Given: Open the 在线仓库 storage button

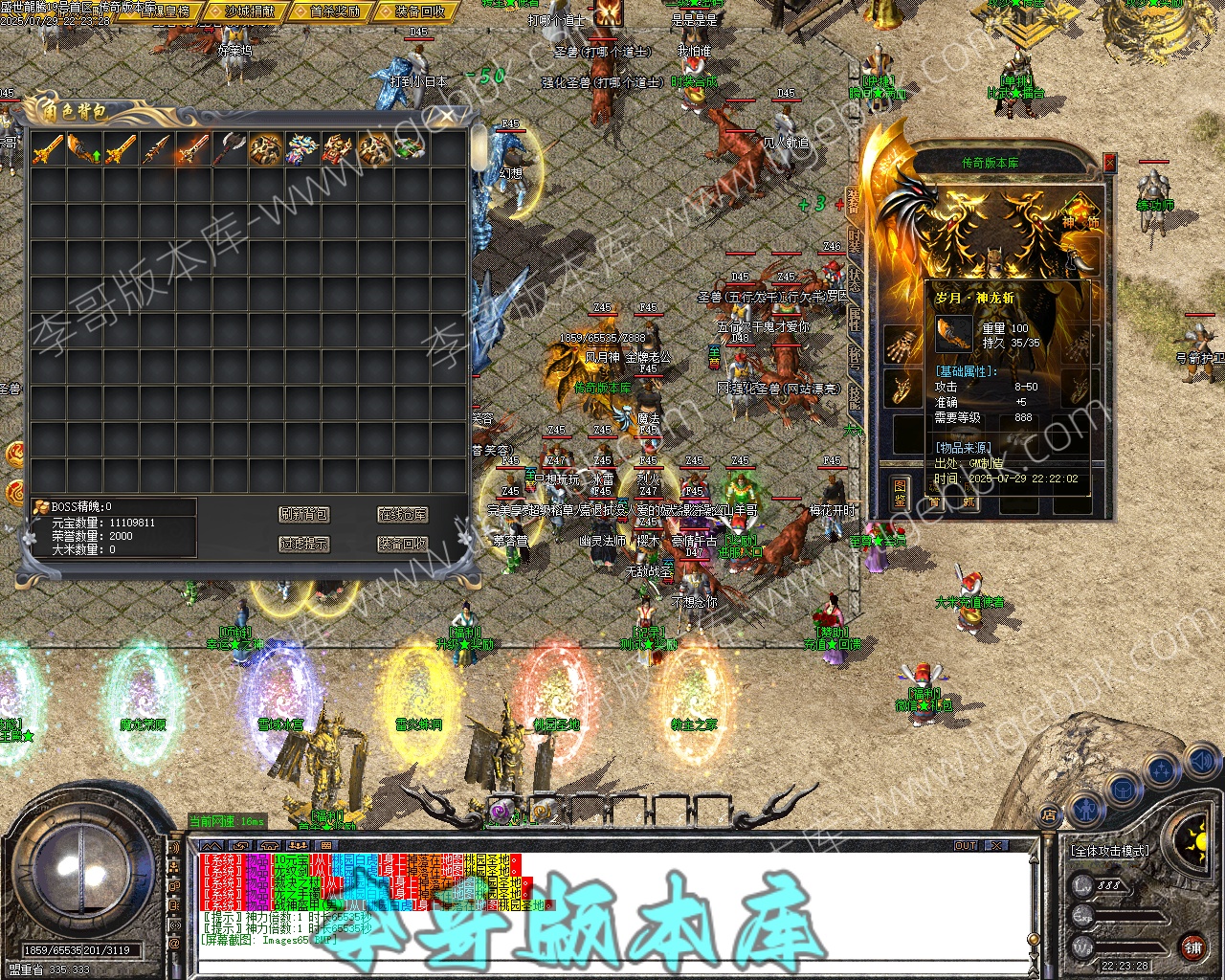Looking at the screenshot, I should tap(402, 515).
